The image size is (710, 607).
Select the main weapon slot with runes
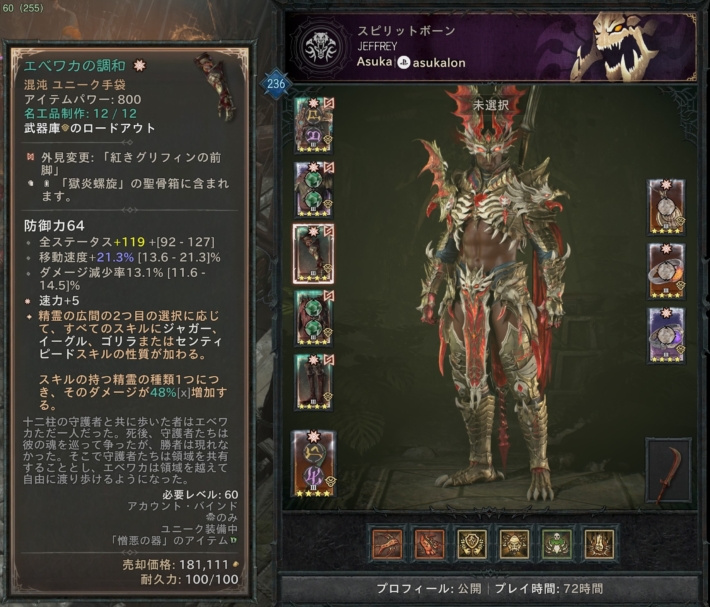tap(313, 463)
